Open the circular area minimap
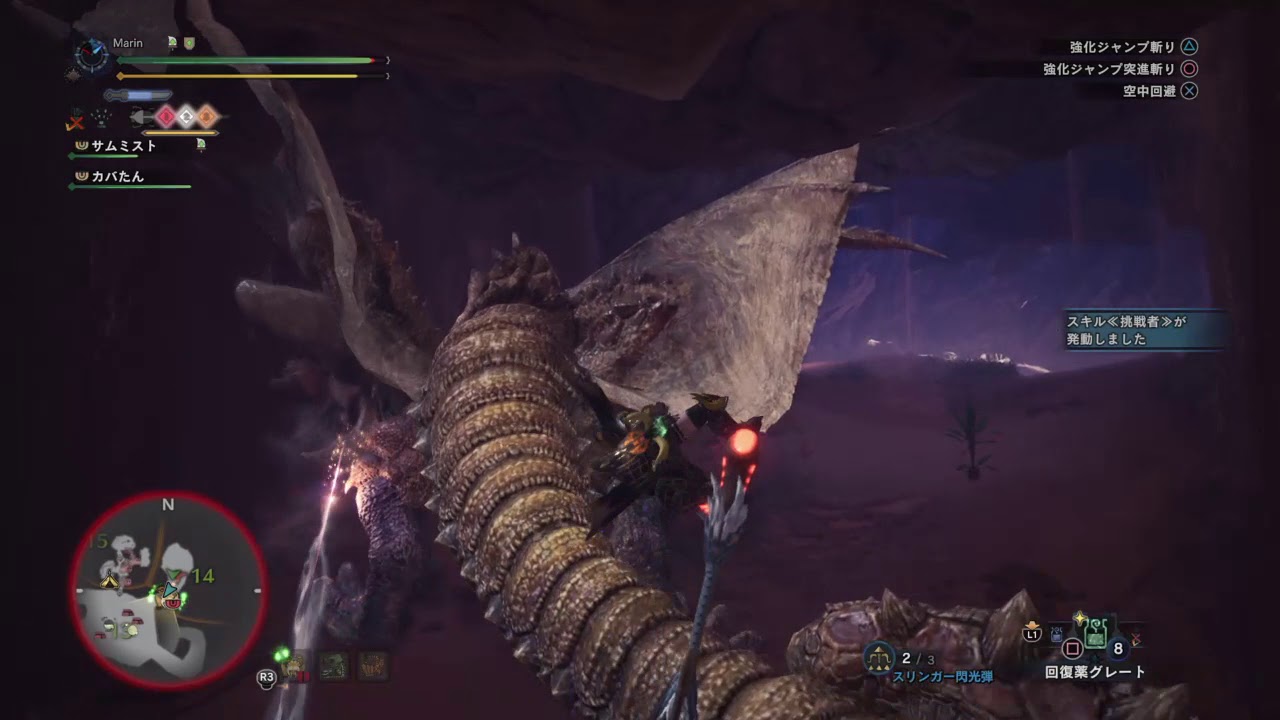 168,590
